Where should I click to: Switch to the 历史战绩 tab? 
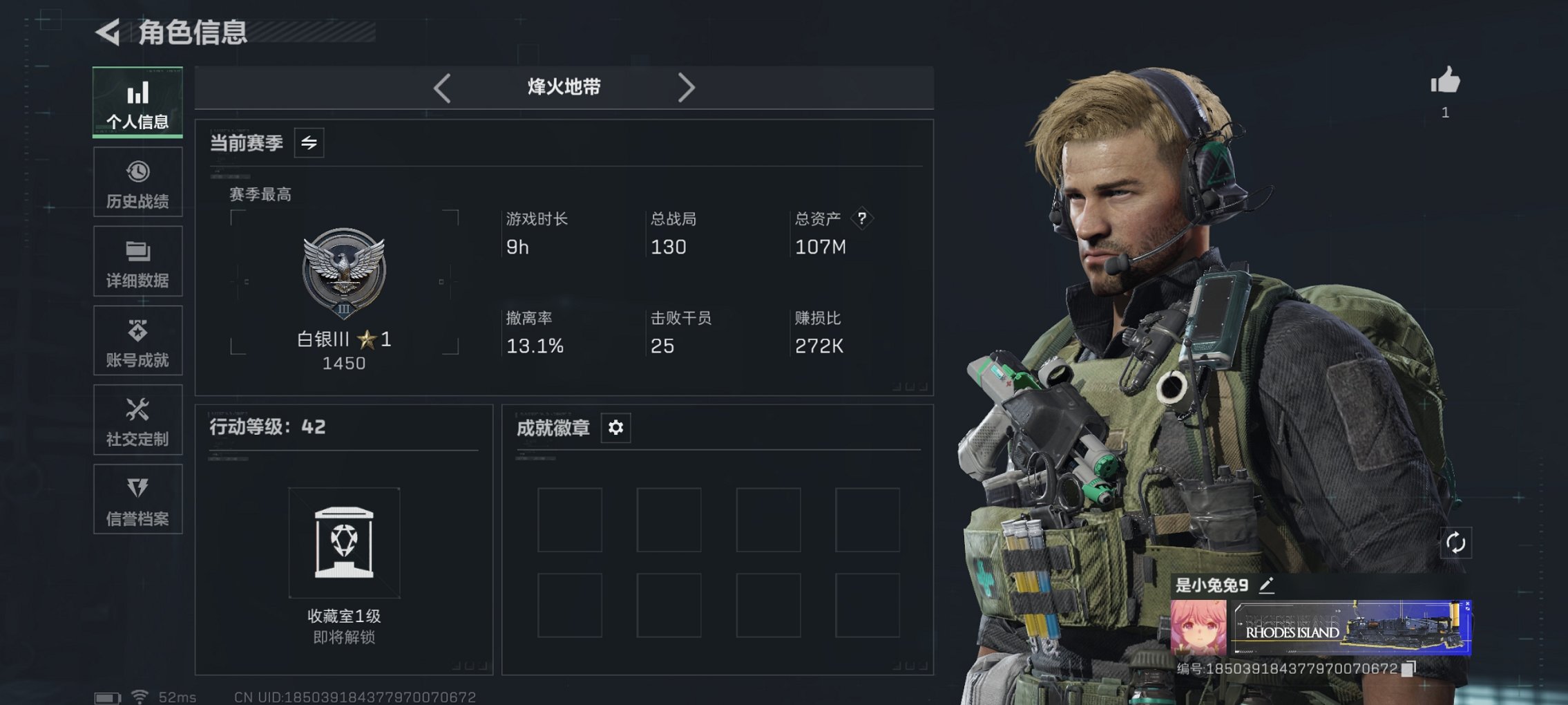(x=137, y=170)
